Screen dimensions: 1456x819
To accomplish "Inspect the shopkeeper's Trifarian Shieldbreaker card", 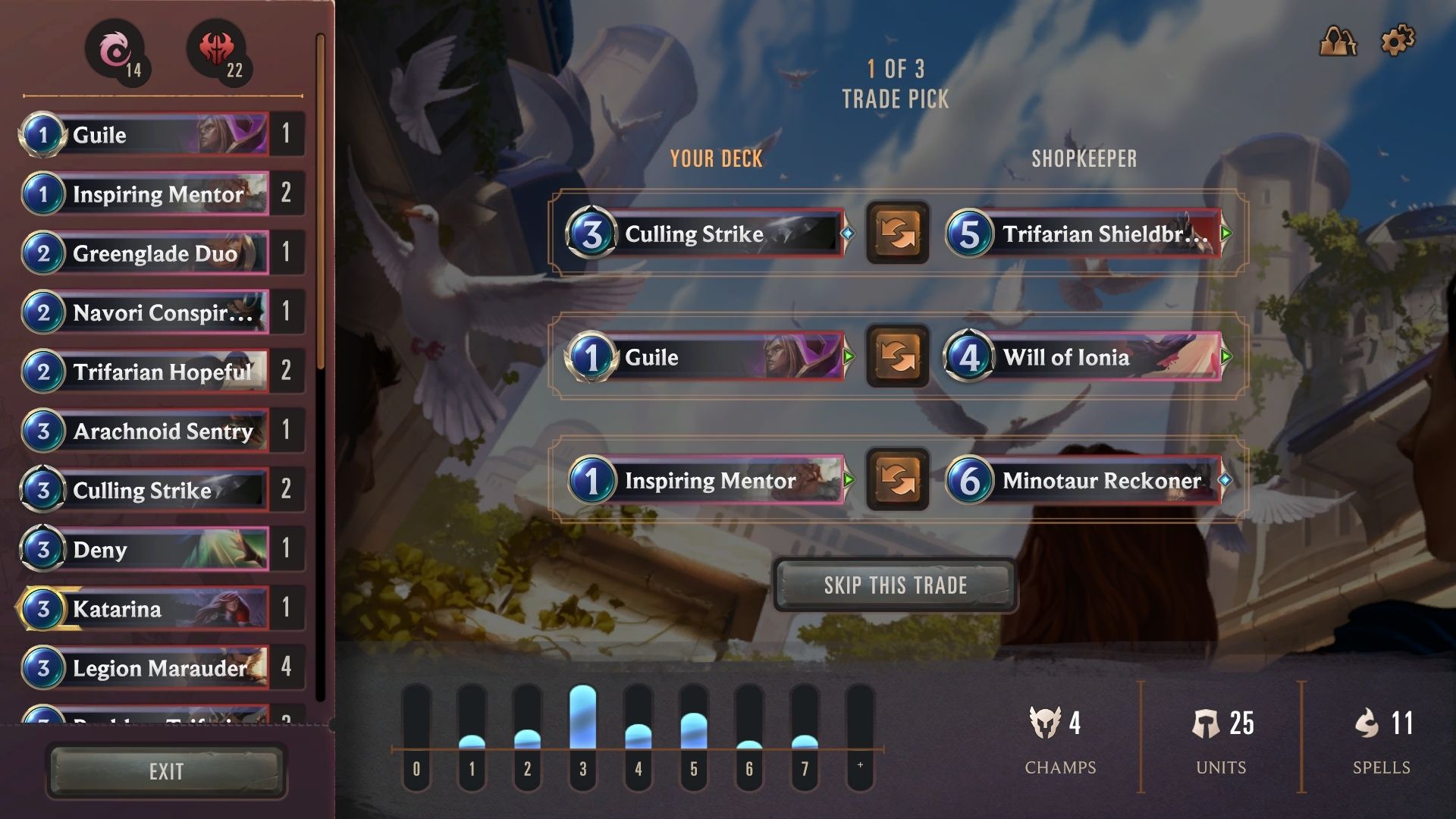I will point(1084,233).
